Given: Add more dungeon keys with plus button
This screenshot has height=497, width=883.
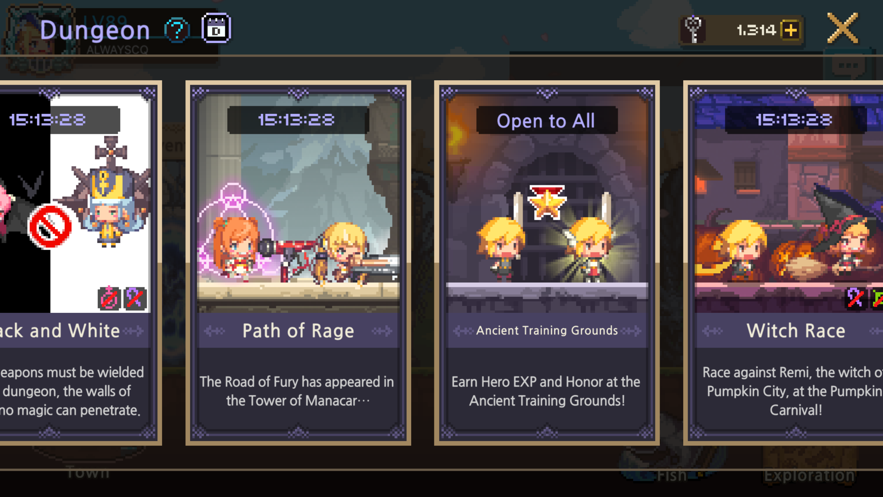Looking at the screenshot, I should click(x=791, y=30).
